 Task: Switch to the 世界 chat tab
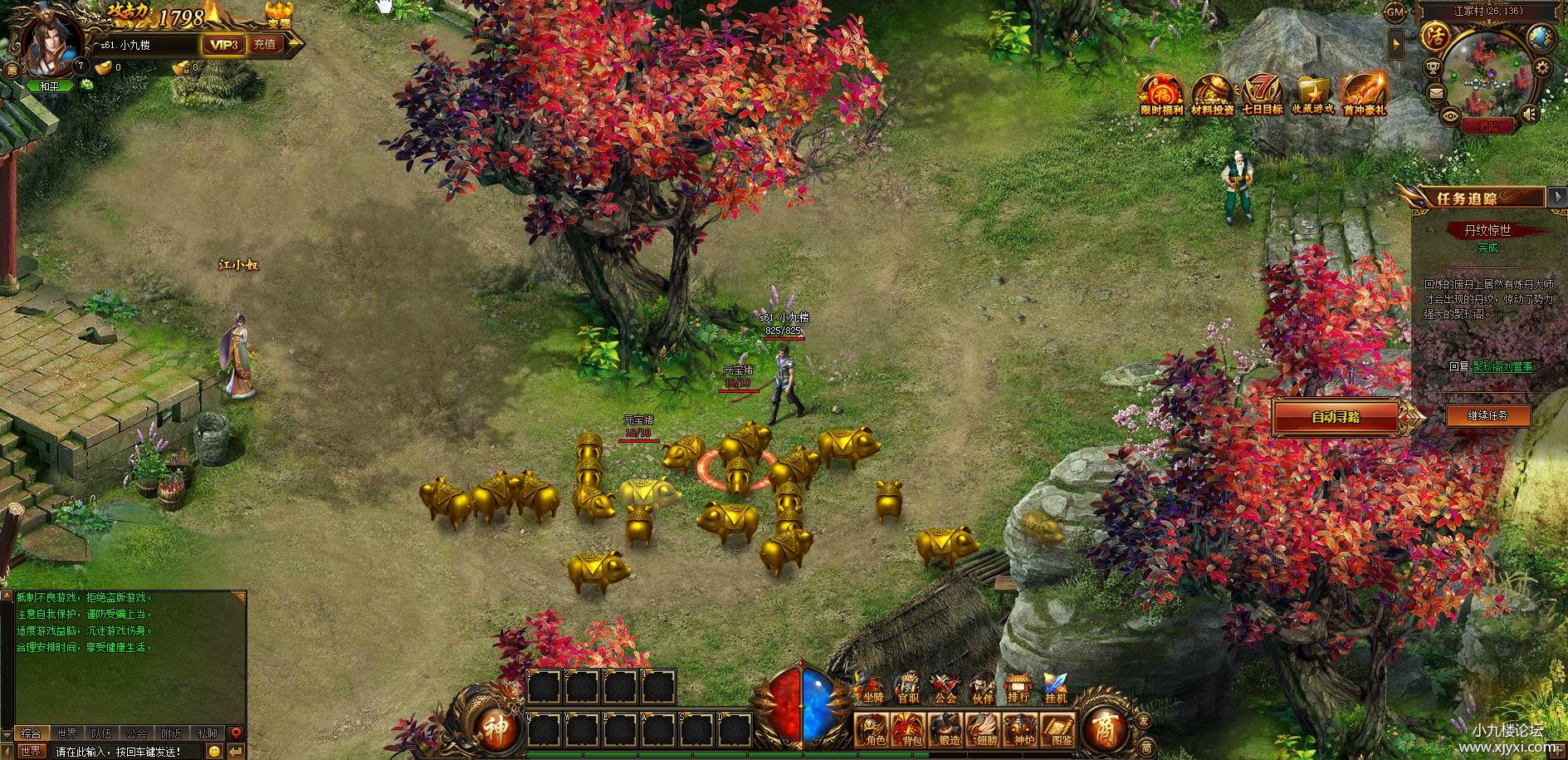pos(67,733)
